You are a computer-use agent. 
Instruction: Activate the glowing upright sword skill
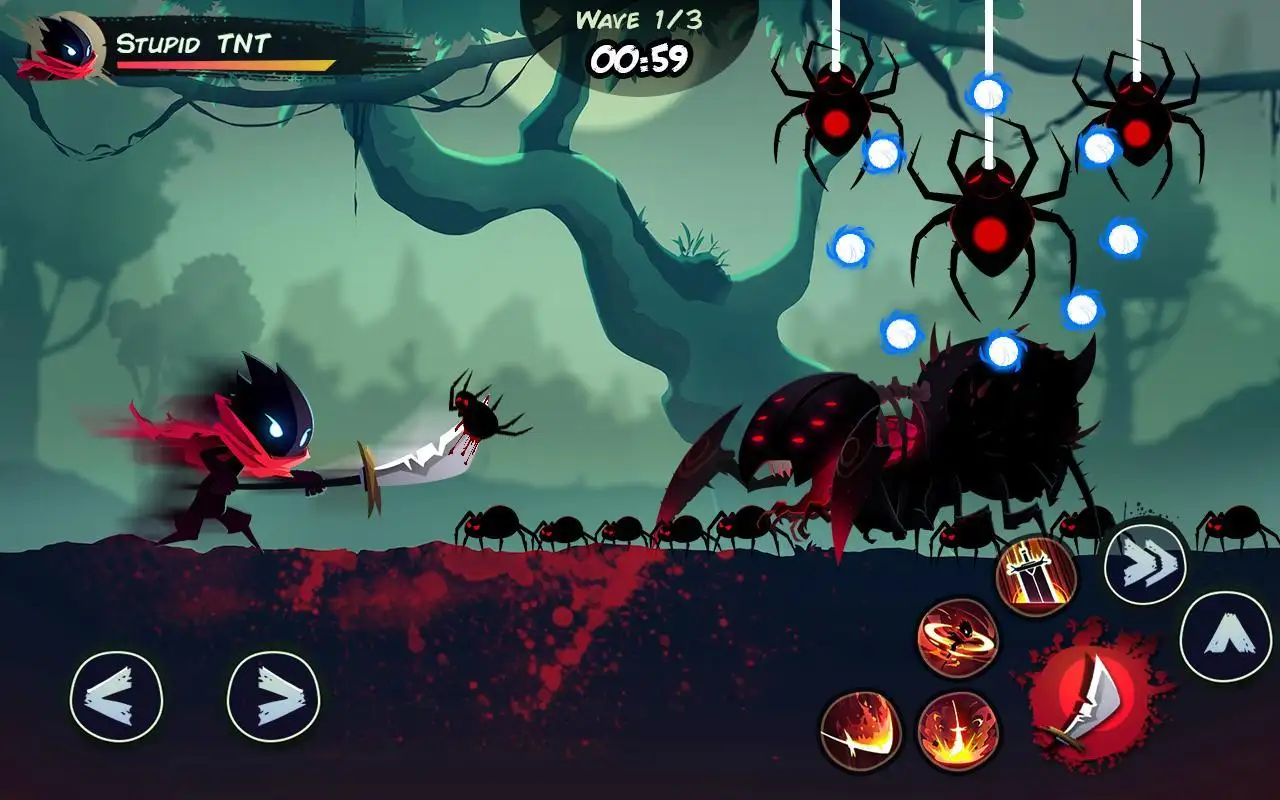tap(1036, 576)
